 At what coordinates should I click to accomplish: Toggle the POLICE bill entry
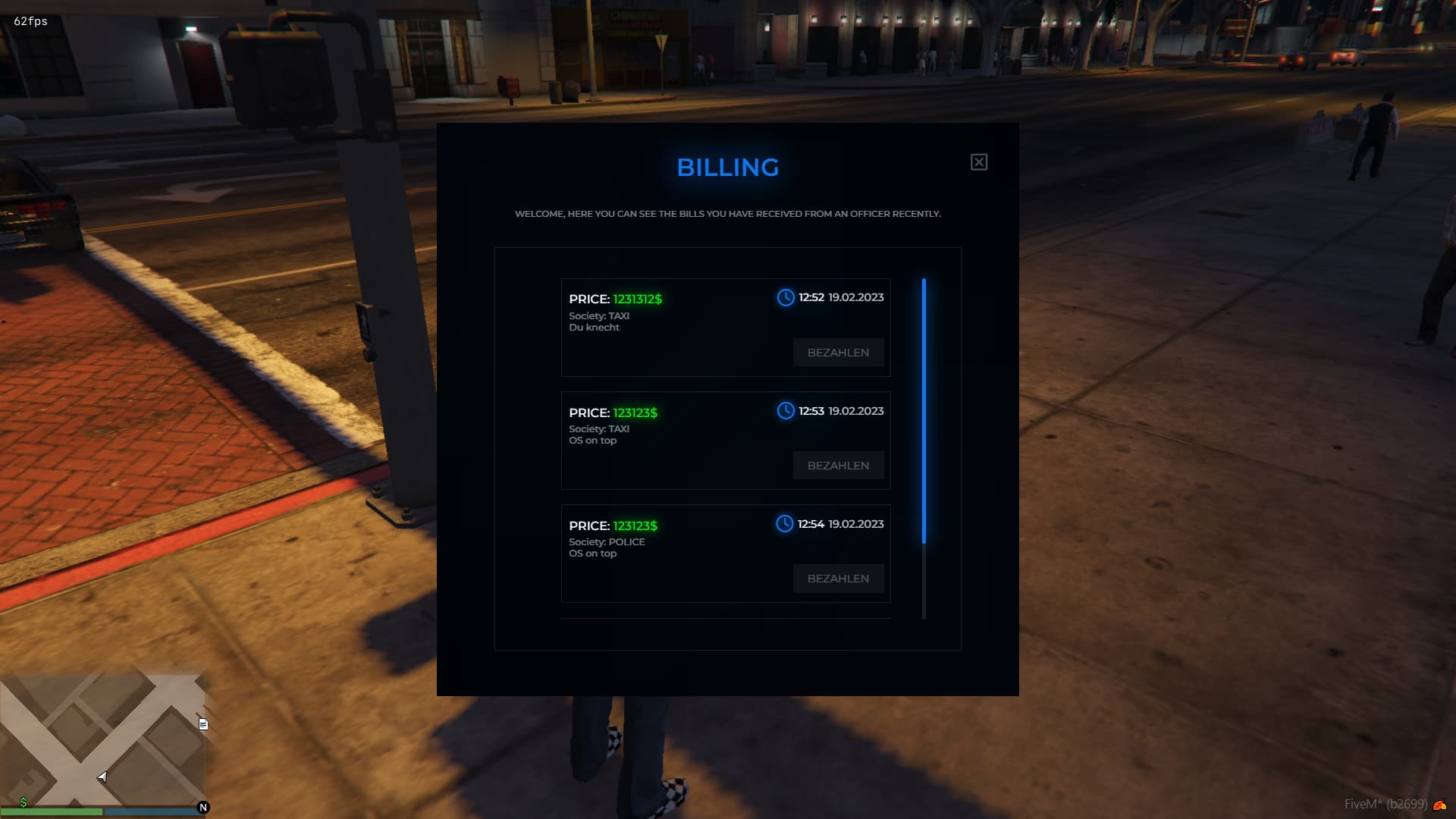pos(726,553)
